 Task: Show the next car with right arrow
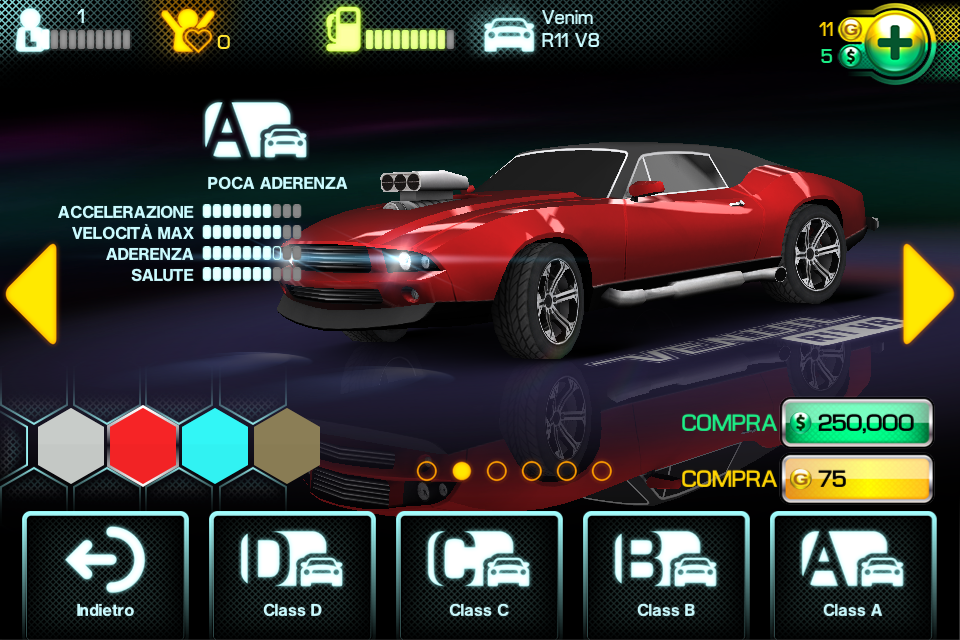927,294
